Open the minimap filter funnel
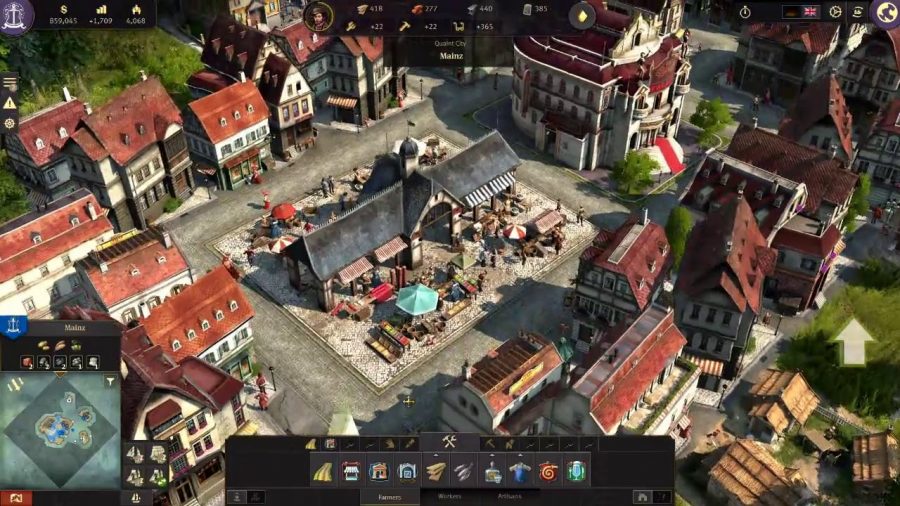 108,382
